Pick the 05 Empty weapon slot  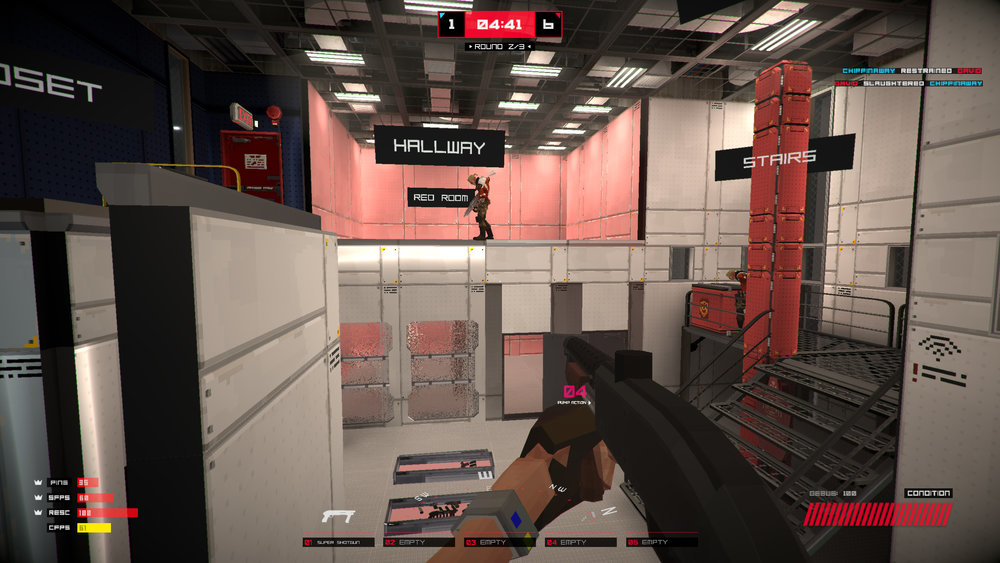(660, 542)
